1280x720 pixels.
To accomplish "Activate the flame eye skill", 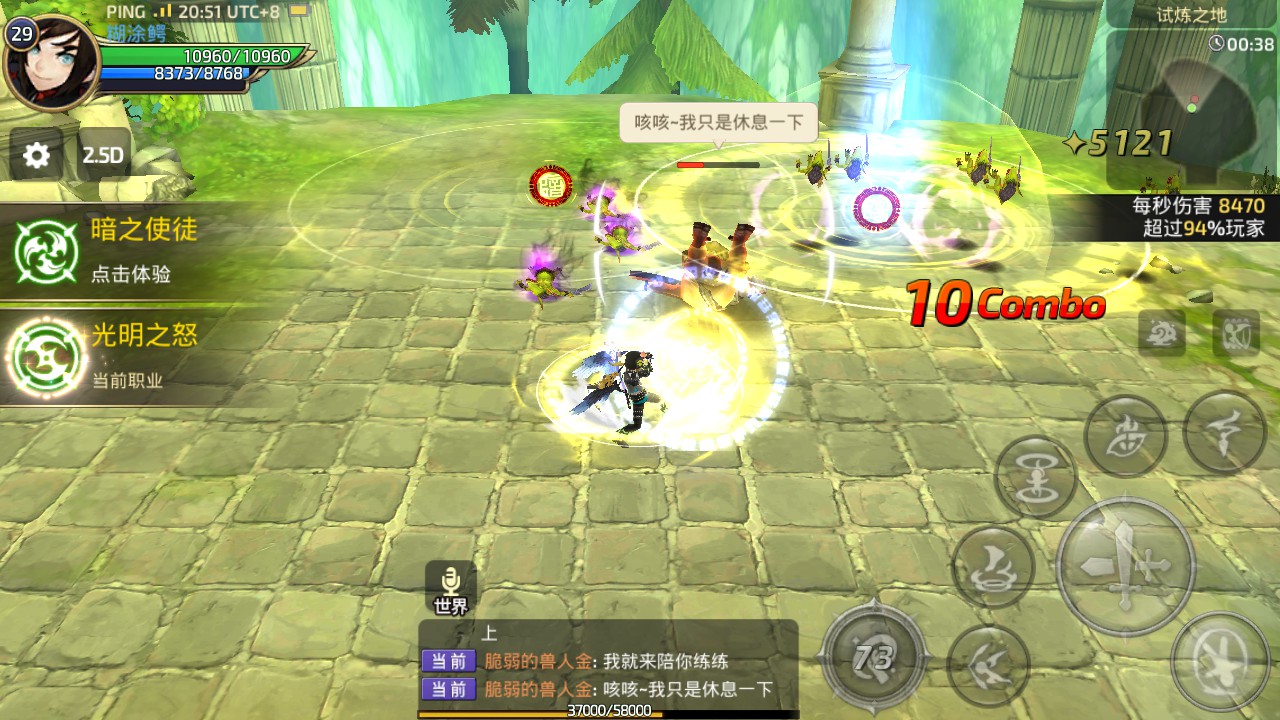I will pyautogui.click(x=1125, y=437).
